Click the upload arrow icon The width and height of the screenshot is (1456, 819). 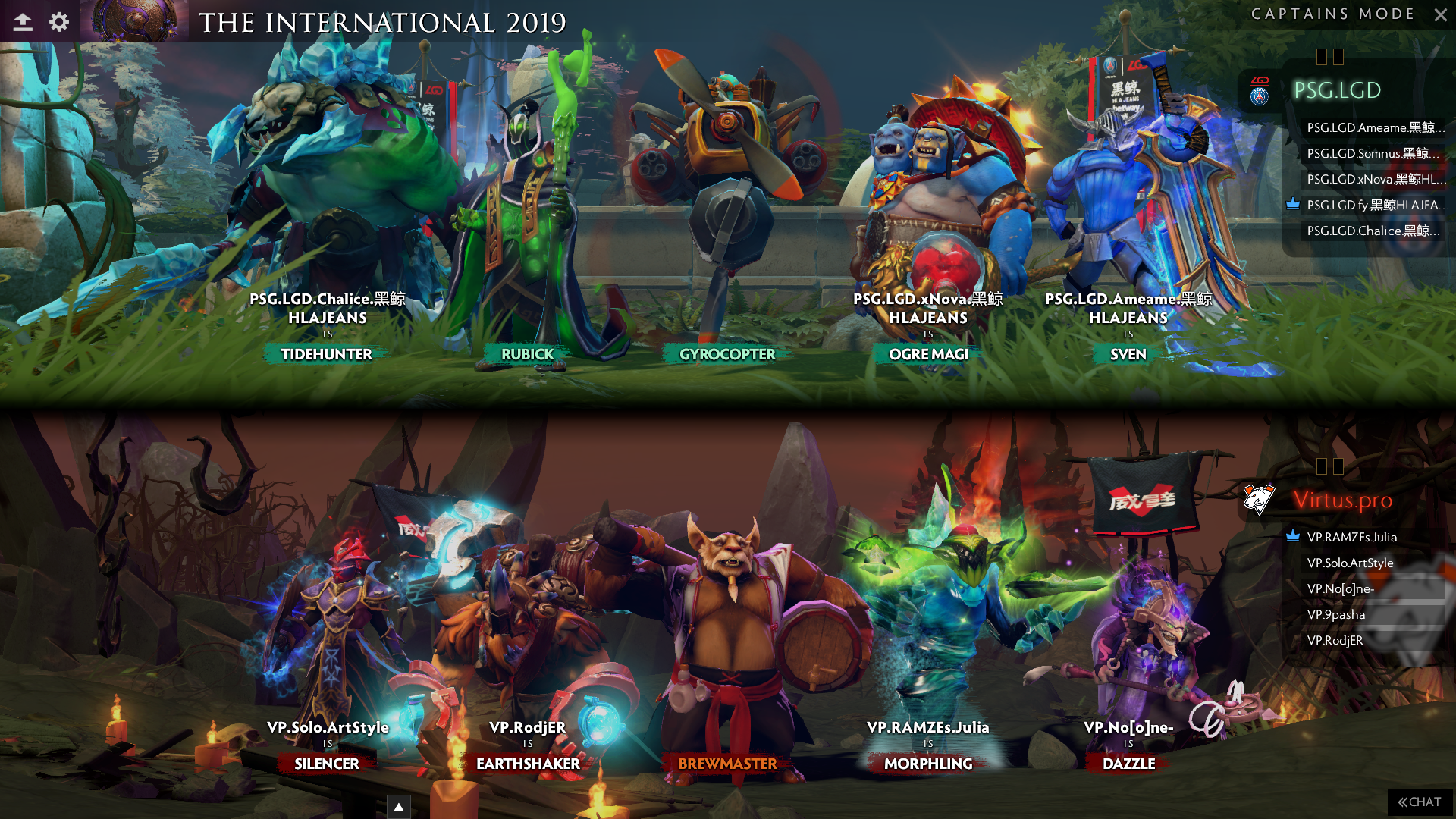[x=23, y=22]
